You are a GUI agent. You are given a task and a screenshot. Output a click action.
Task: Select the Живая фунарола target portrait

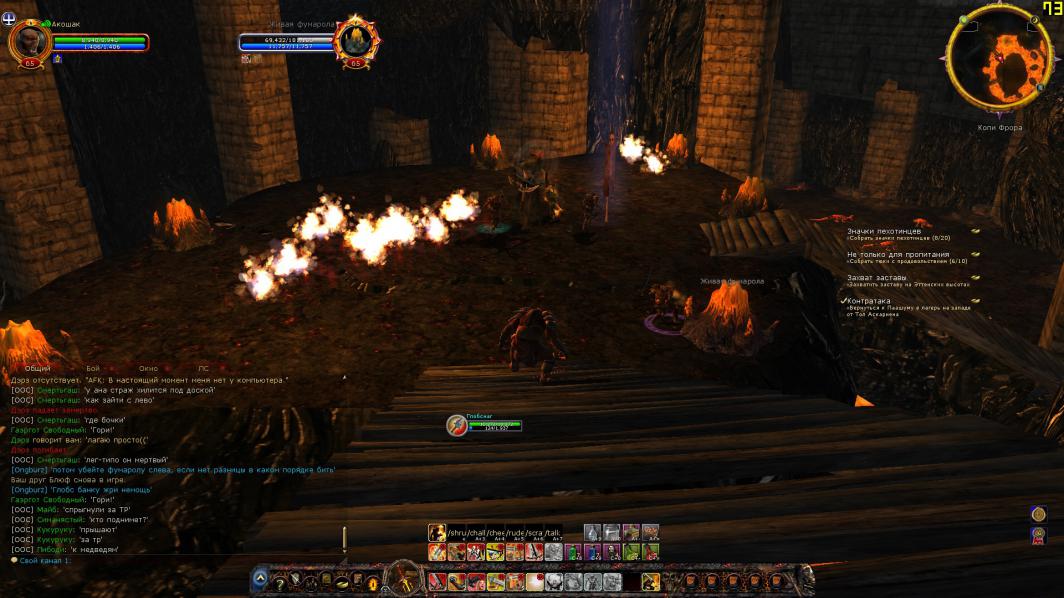[x=357, y=41]
